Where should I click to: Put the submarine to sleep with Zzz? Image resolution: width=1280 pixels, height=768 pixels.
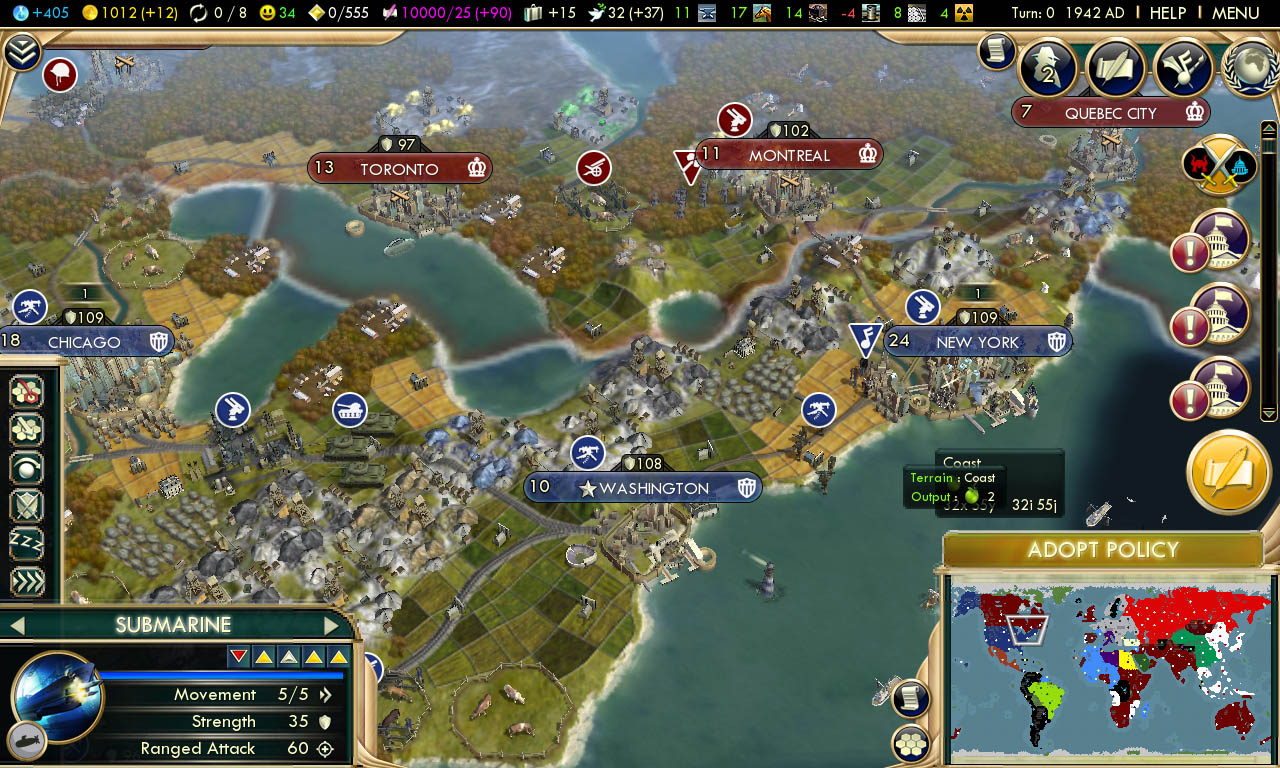pyautogui.click(x=27, y=544)
